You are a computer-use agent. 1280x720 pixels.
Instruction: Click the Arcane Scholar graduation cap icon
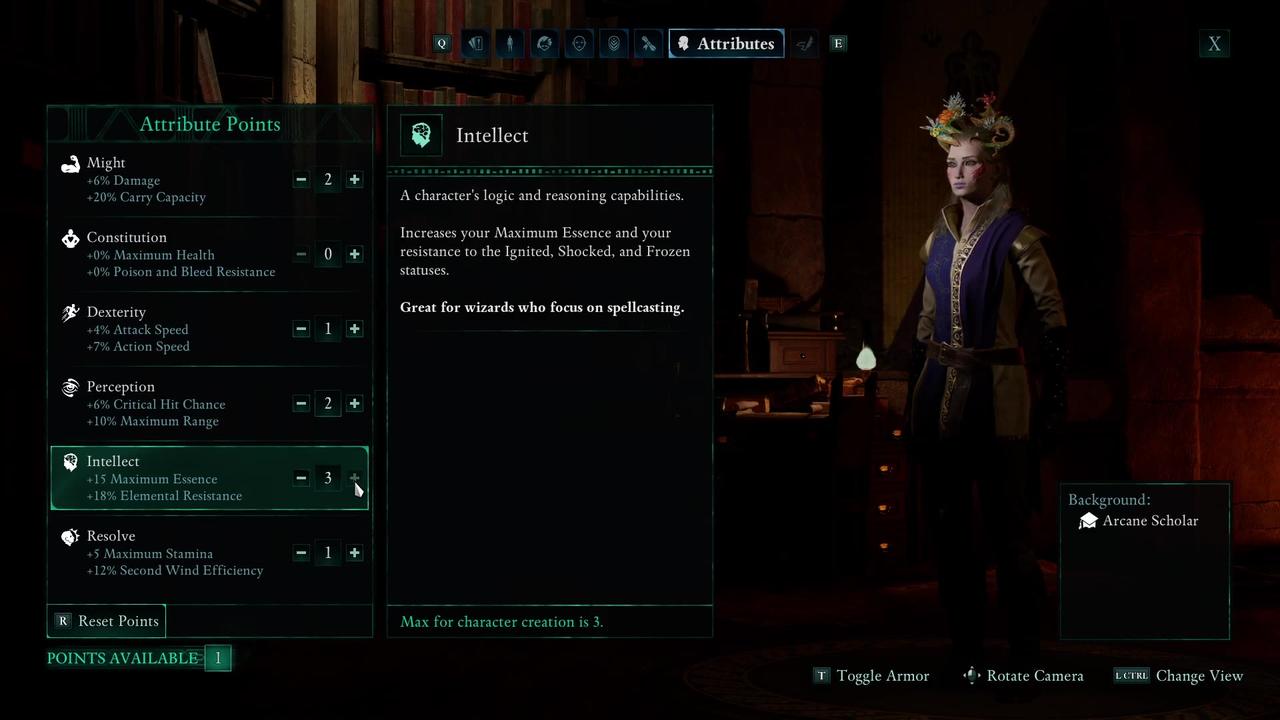coord(1088,520)
